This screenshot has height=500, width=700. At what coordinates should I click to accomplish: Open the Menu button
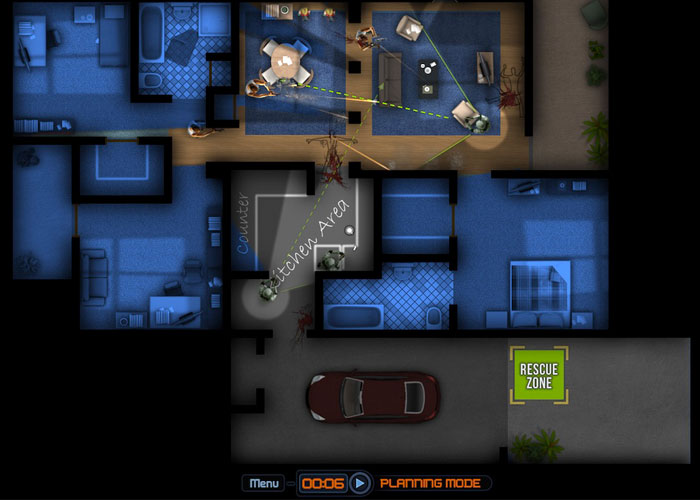pyautogui.click(x=264, y=483)
